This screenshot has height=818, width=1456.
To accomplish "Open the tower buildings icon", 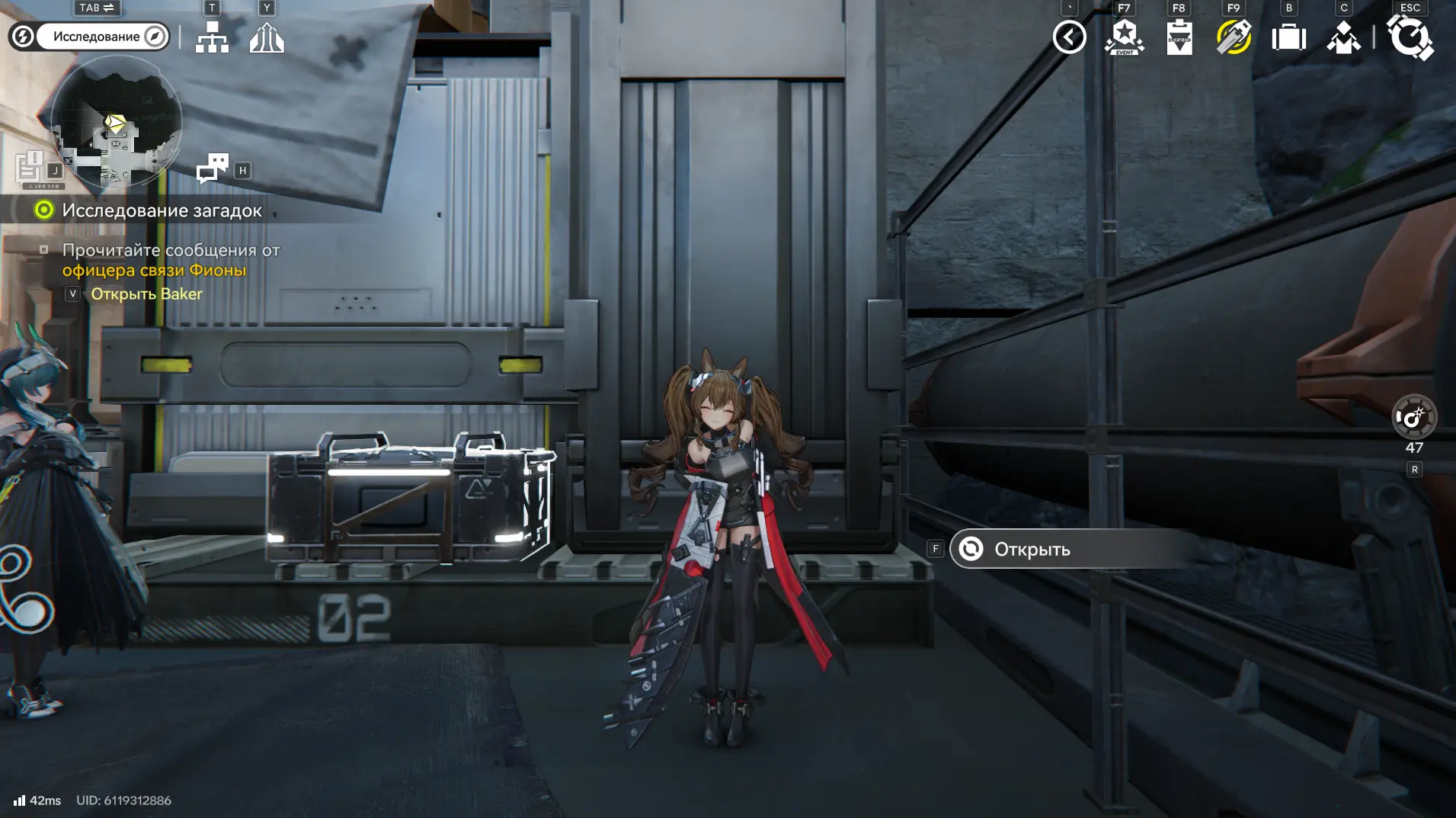I will point(267,37).
